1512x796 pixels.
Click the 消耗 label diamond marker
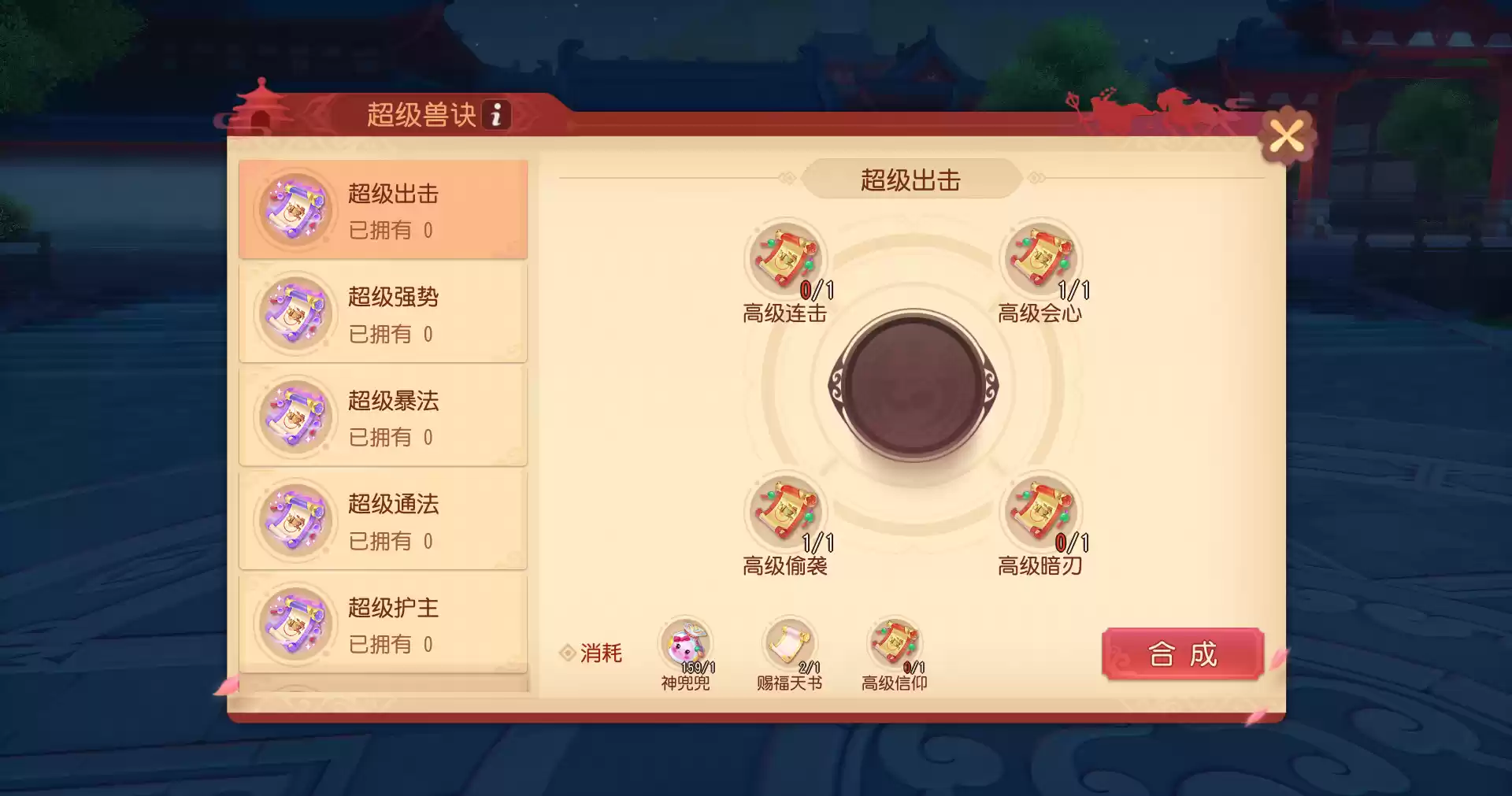point(569,652)
